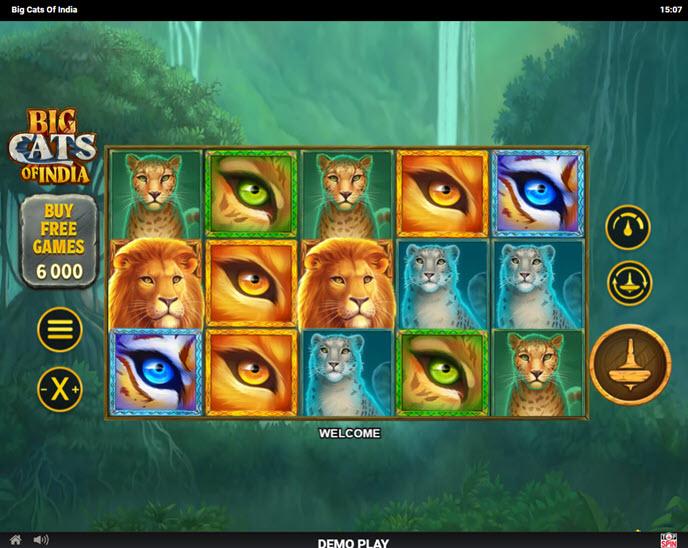Open the autoplay spin options
688x548 pixels.
[629, 283]
